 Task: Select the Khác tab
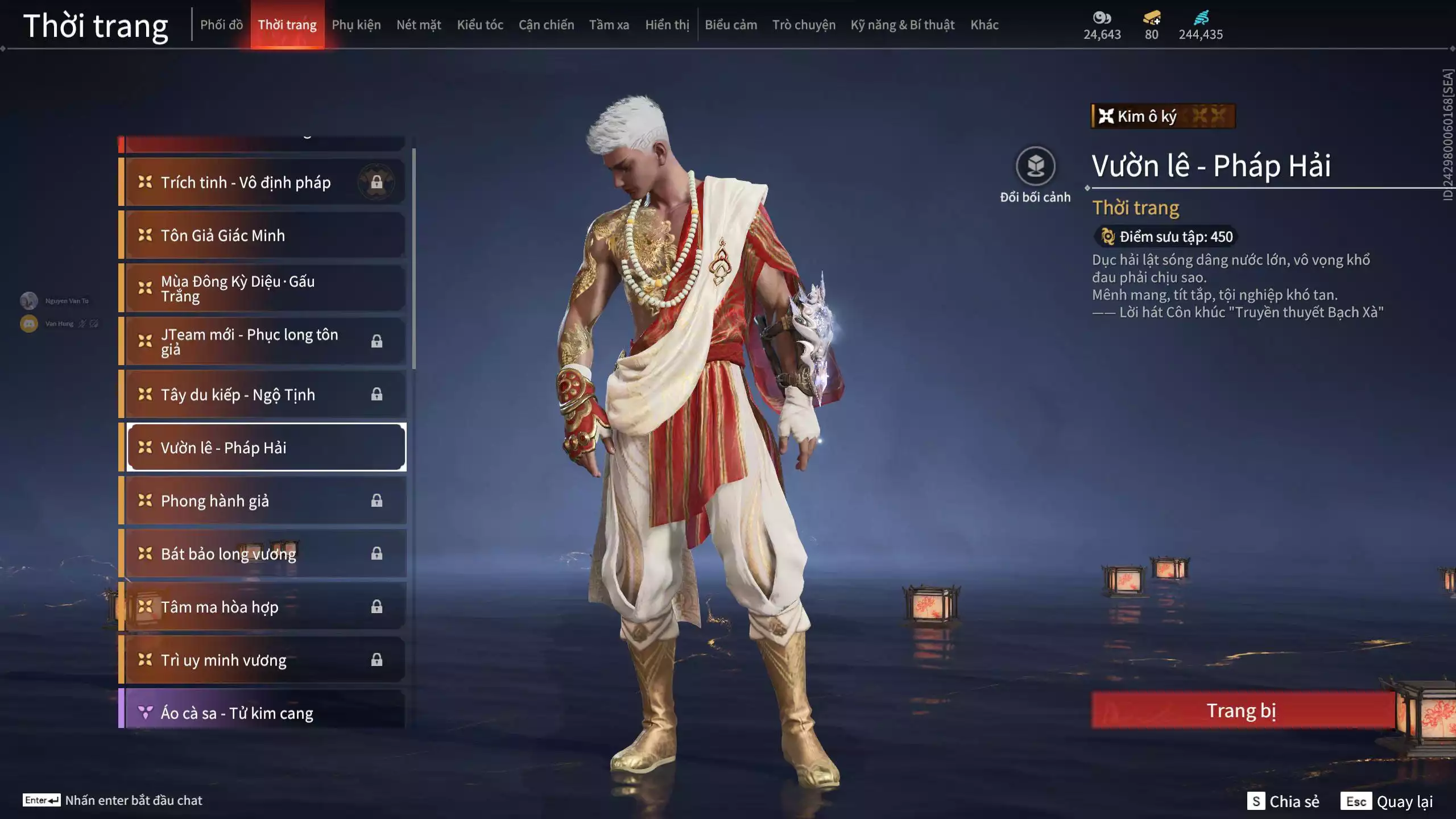985,25
